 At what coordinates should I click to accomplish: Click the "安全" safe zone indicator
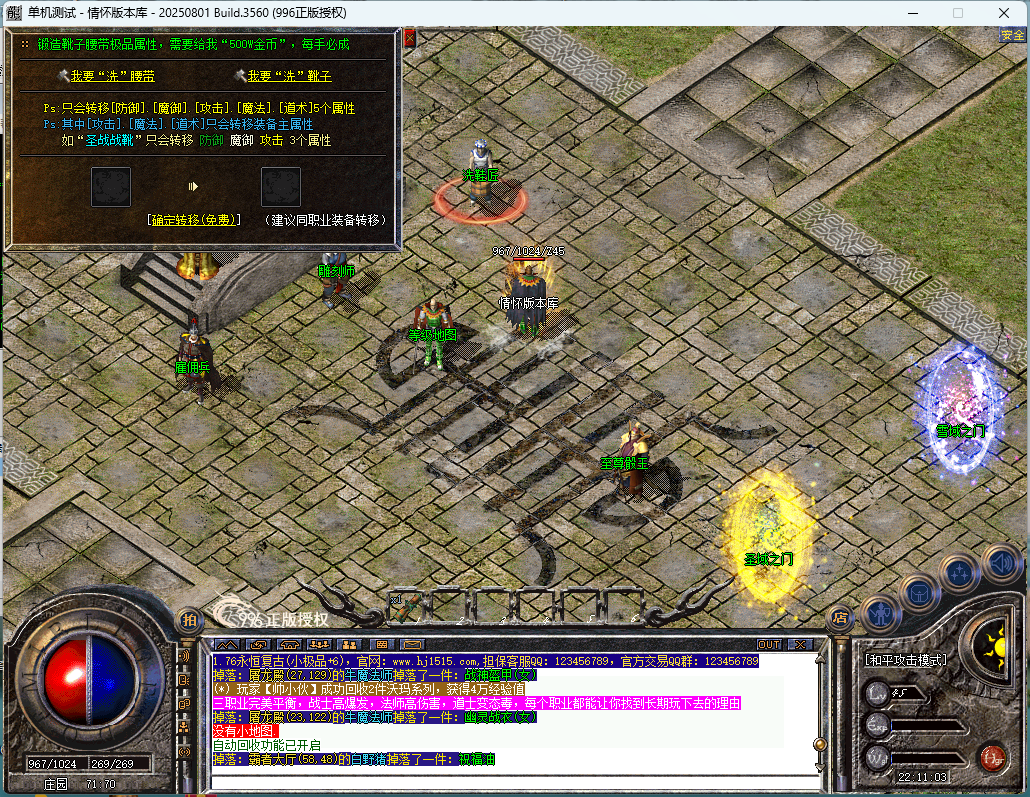pyautogui.click(x=1012, y=35)
